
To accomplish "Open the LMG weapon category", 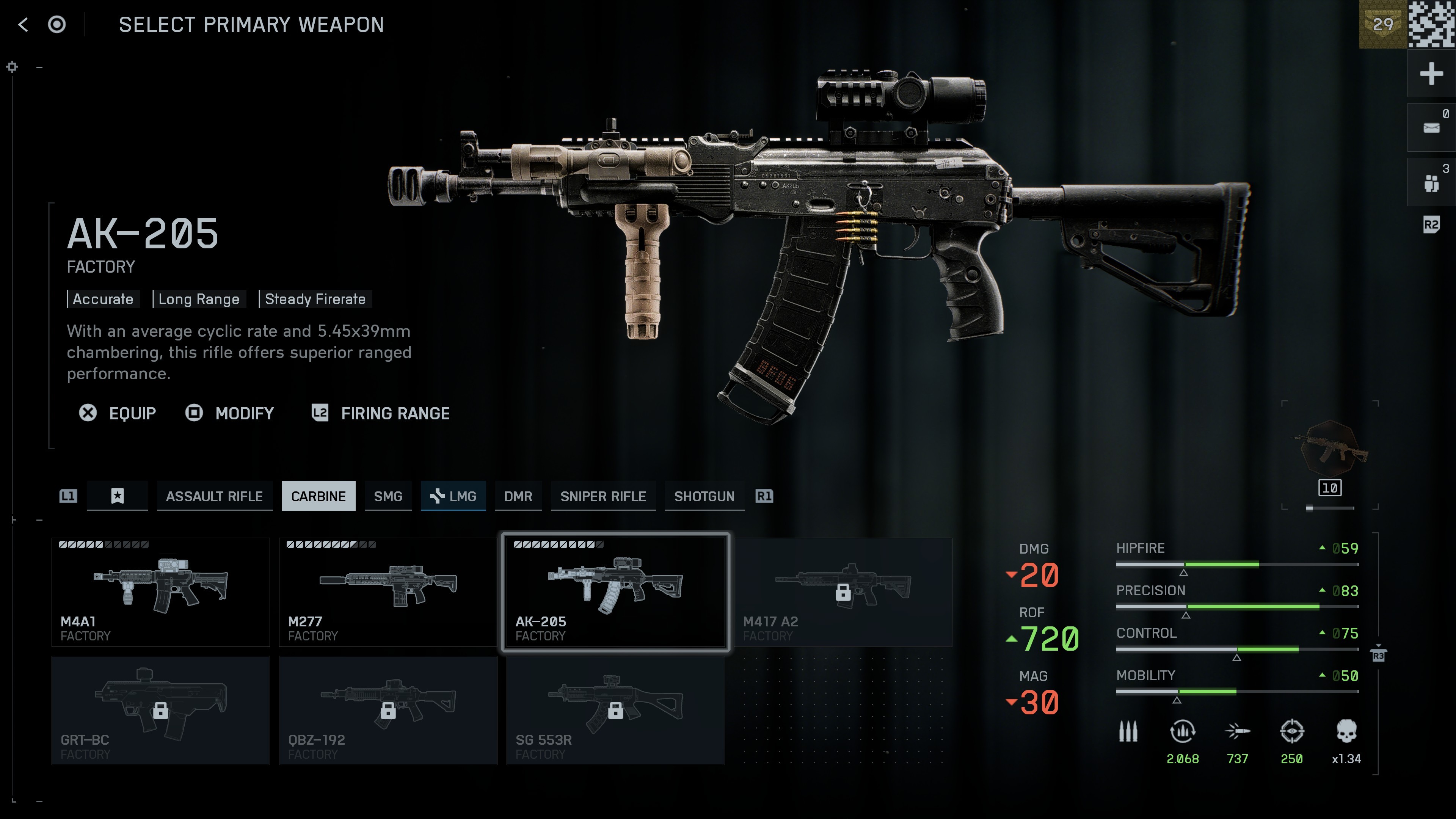I will pyautogui.click(x=453, y=496).
